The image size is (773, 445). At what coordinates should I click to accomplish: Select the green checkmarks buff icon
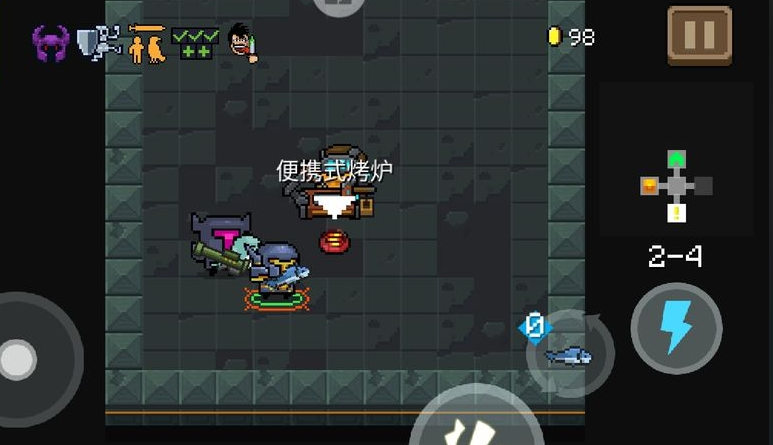pyautogui.click(x=195, y=43)
